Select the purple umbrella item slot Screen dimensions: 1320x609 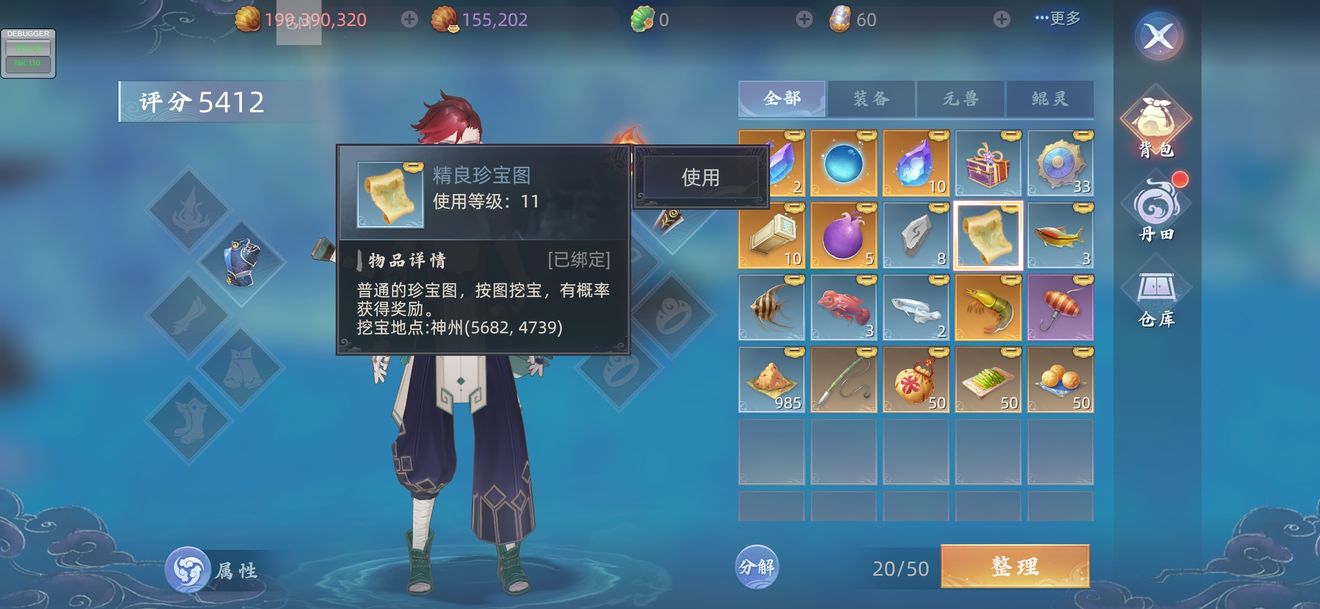point(1060,308)
